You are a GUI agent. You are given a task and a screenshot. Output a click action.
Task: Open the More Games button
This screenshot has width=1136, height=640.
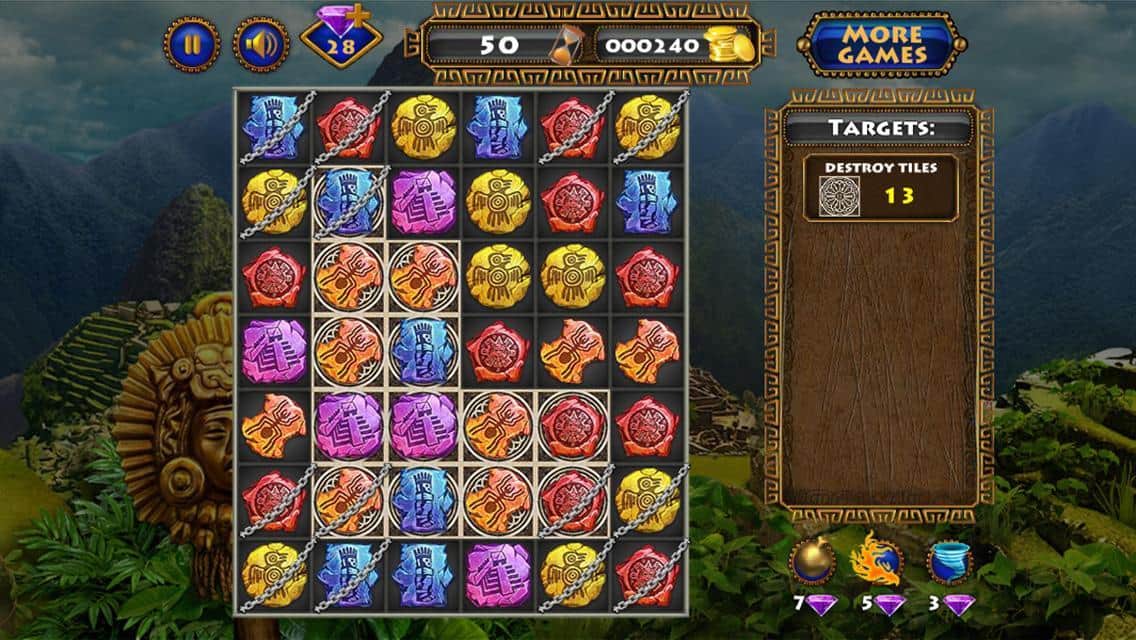880,44
